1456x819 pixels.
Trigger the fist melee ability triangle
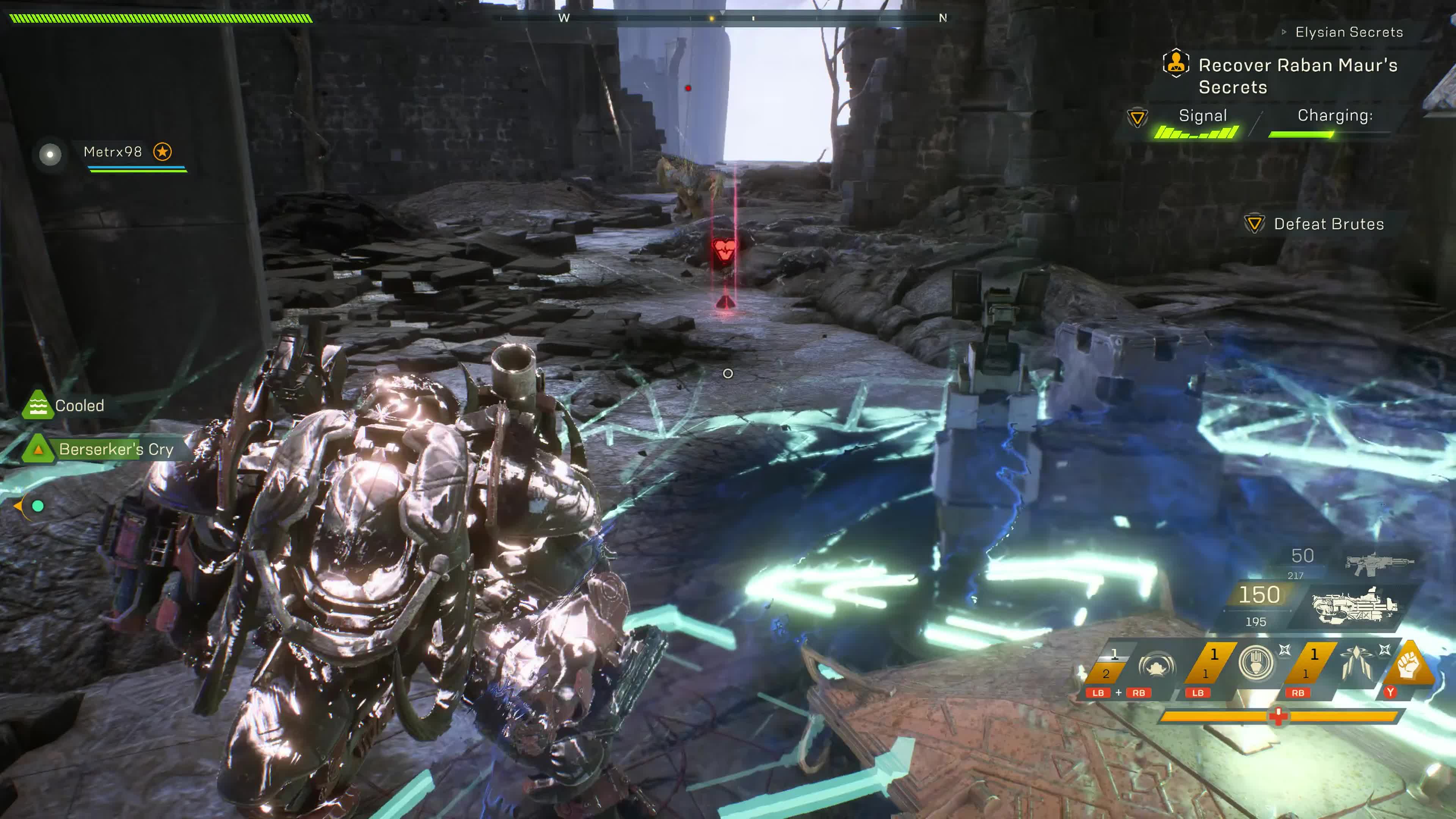point(1409,666)
